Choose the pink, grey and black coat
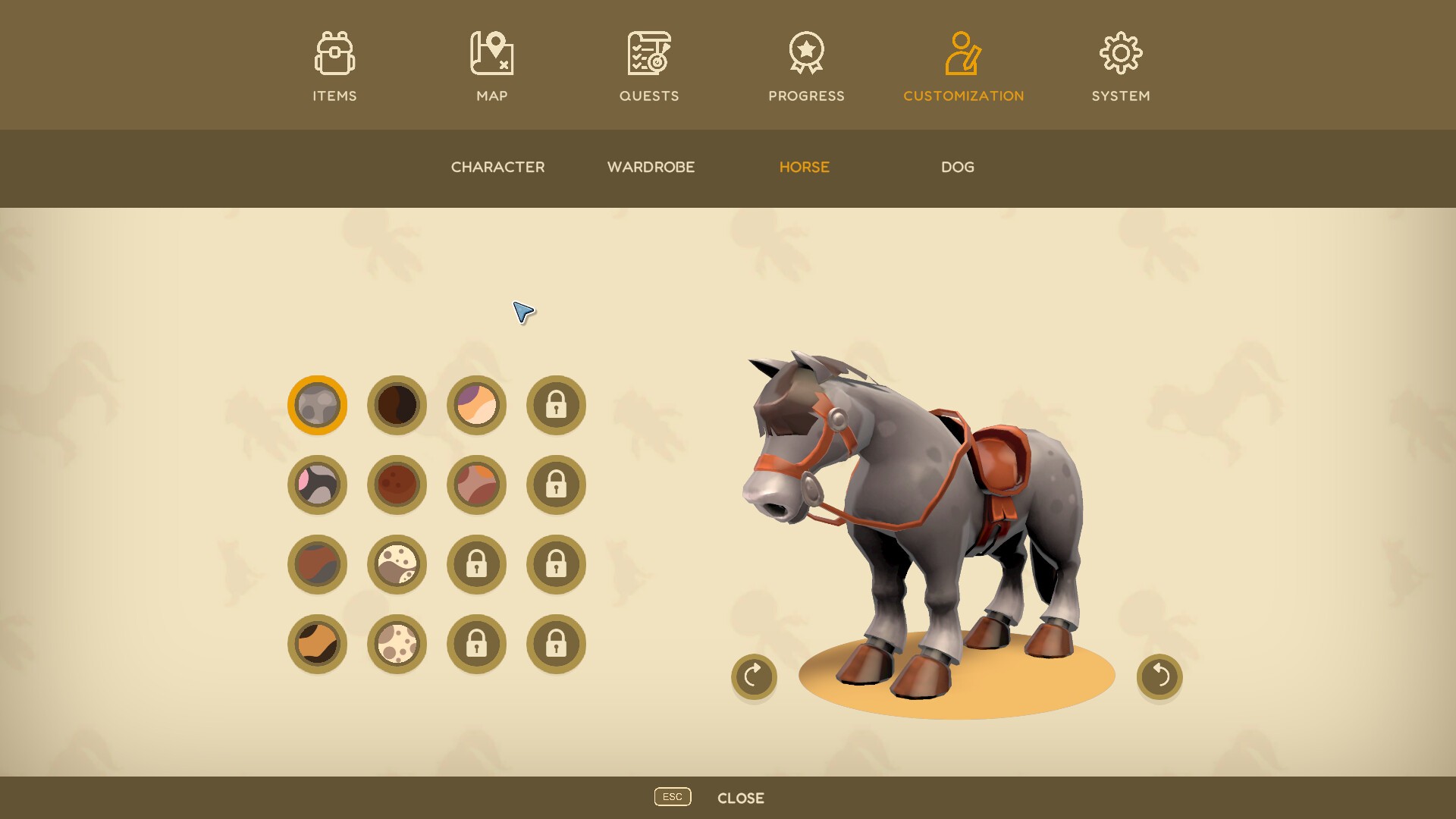The width and height of the screenshot is (1456, 819). [x=317, y=485]
